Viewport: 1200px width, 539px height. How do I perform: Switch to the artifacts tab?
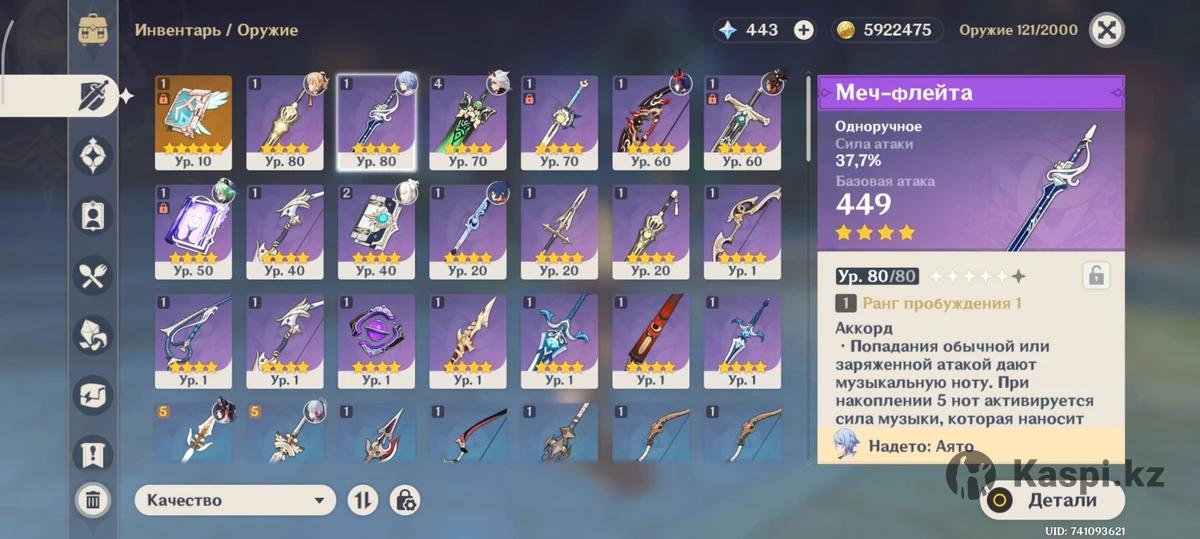click(x=94, y=156)
